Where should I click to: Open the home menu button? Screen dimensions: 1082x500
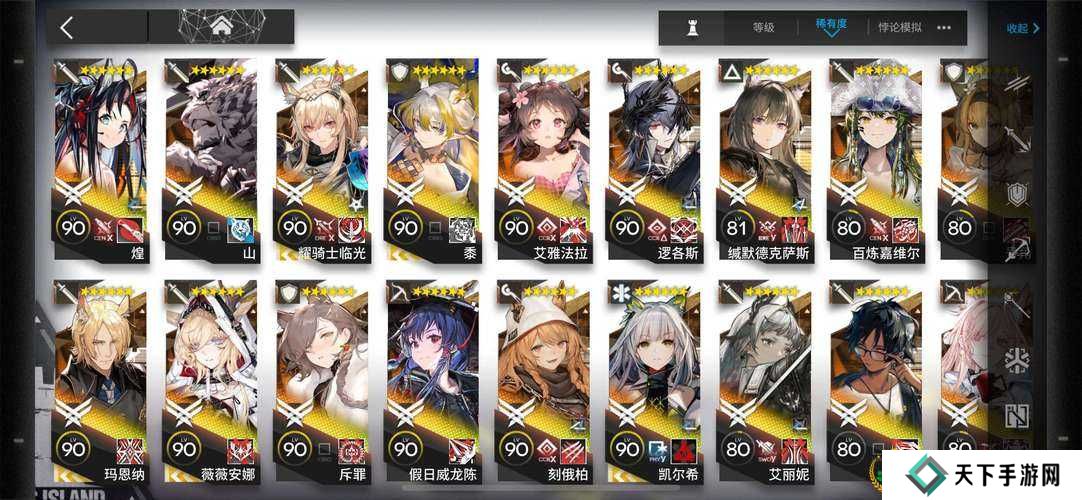click(x=221, y=27)
